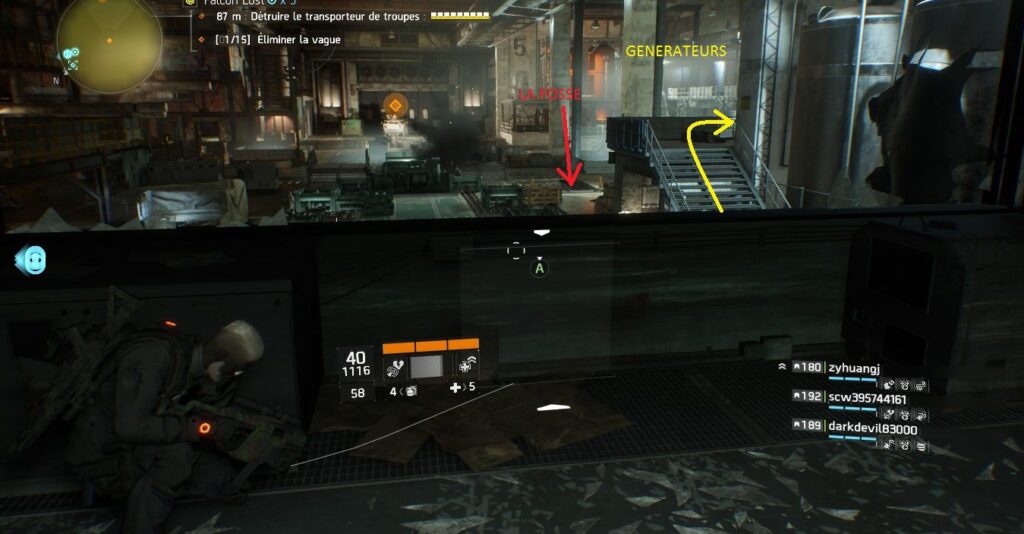Click the blue smiley emote icon

pos(33,261)
